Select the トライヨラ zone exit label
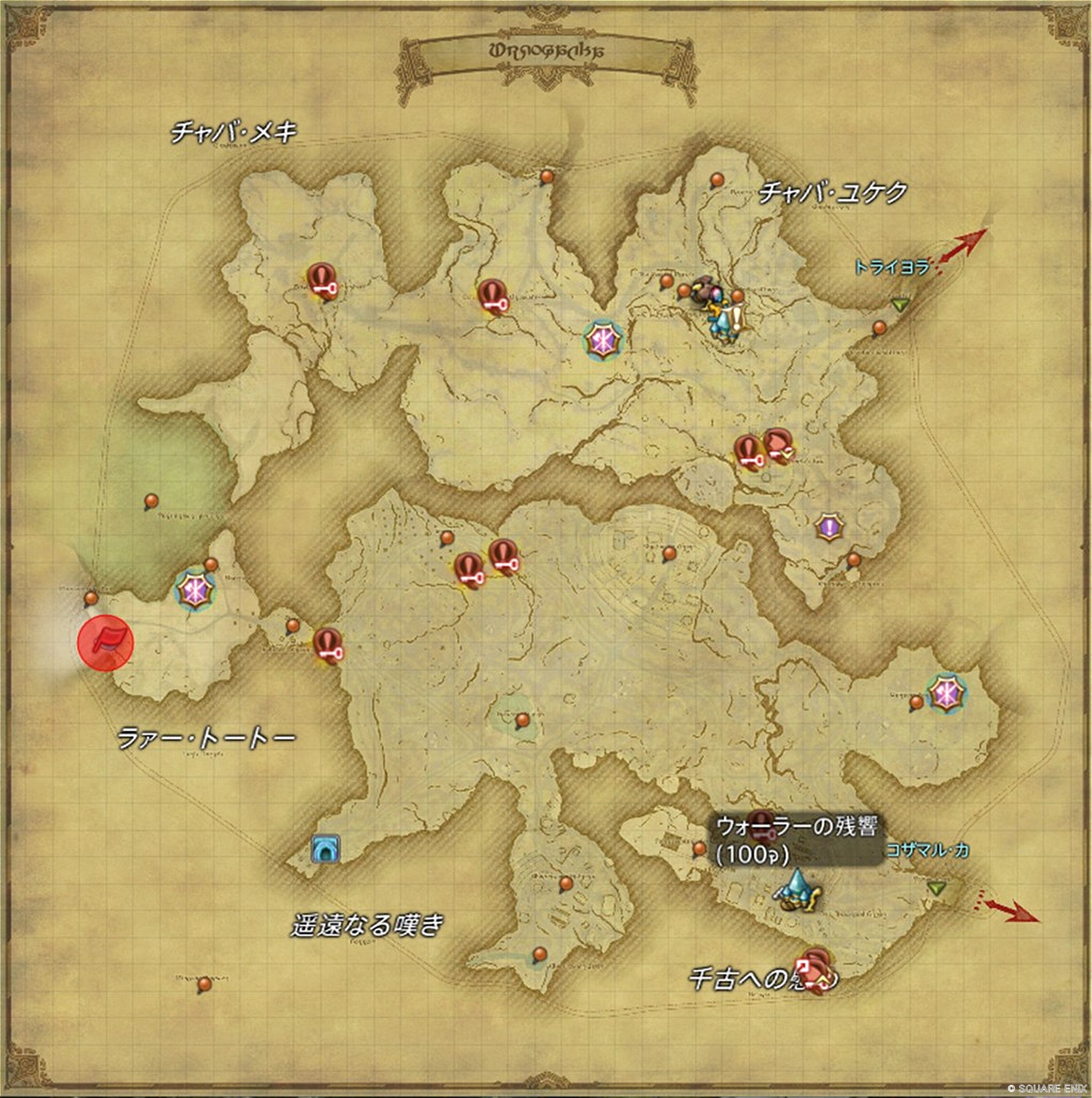 (x=892, y=266)
